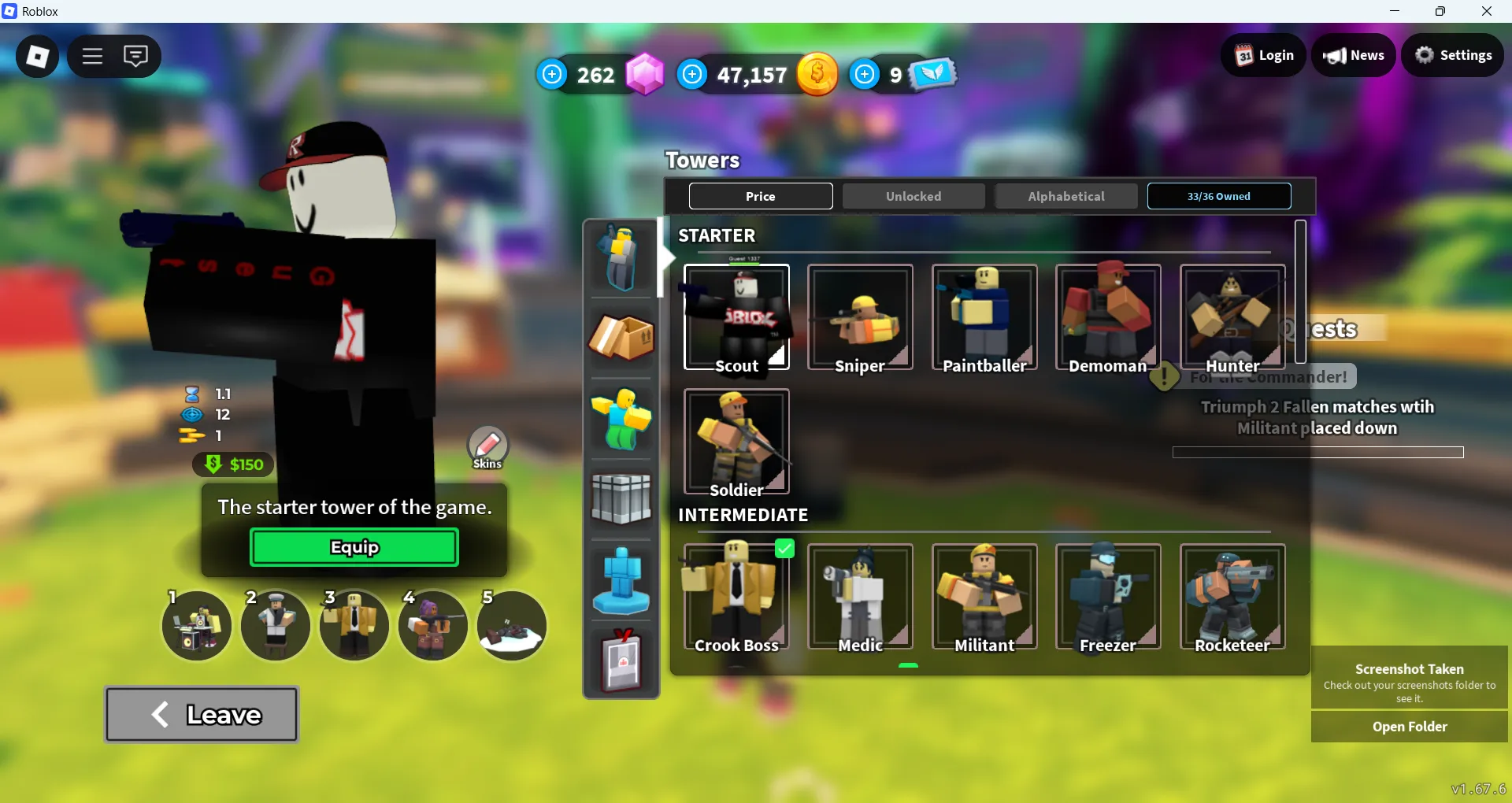Open the News panel

pyautogui.click(x=1354, y=55)
